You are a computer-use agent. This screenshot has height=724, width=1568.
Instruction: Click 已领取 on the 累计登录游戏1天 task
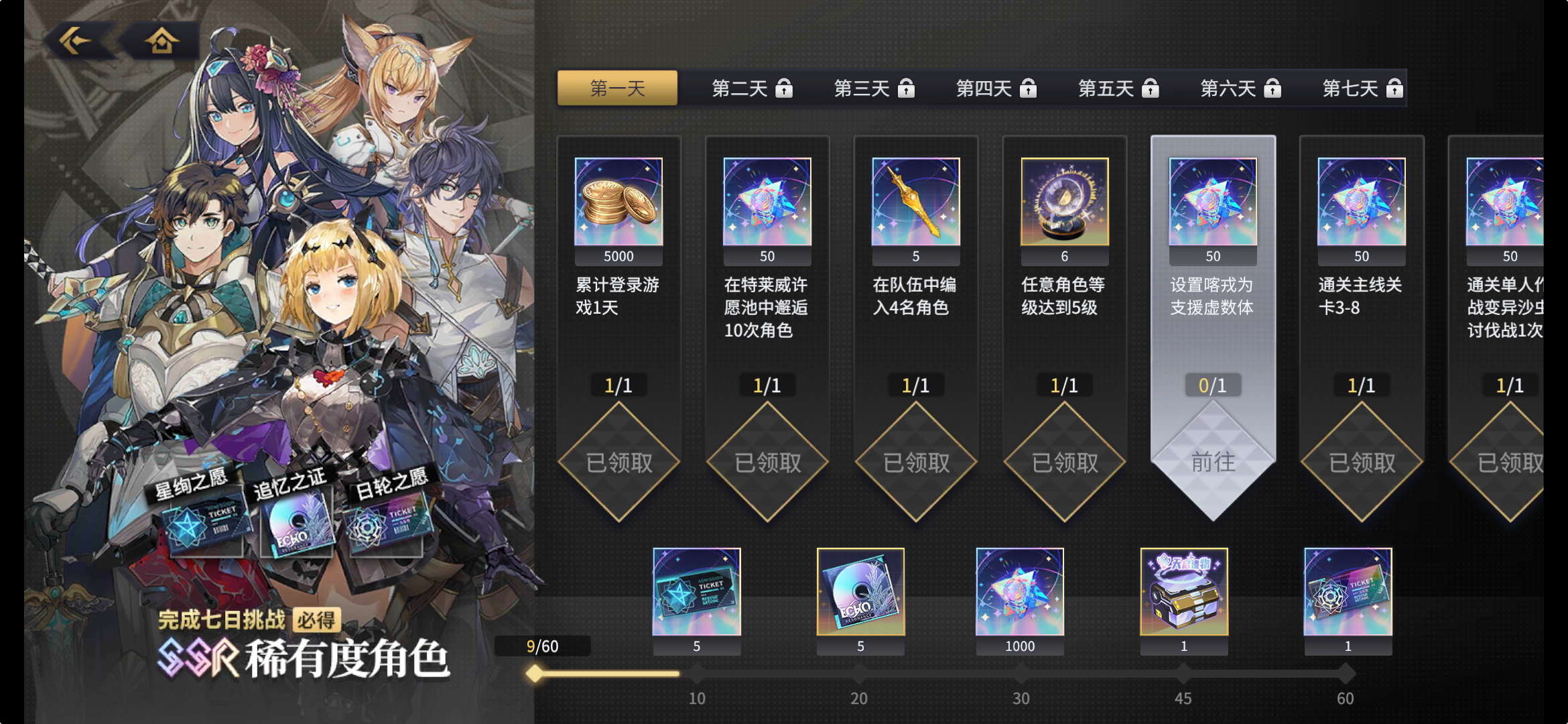(x=619, y=461)
